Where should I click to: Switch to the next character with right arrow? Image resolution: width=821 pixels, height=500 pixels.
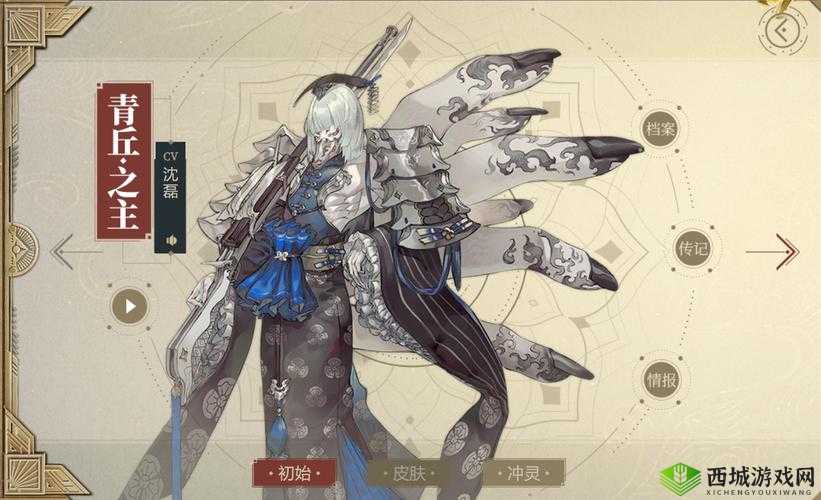point(786,249)
